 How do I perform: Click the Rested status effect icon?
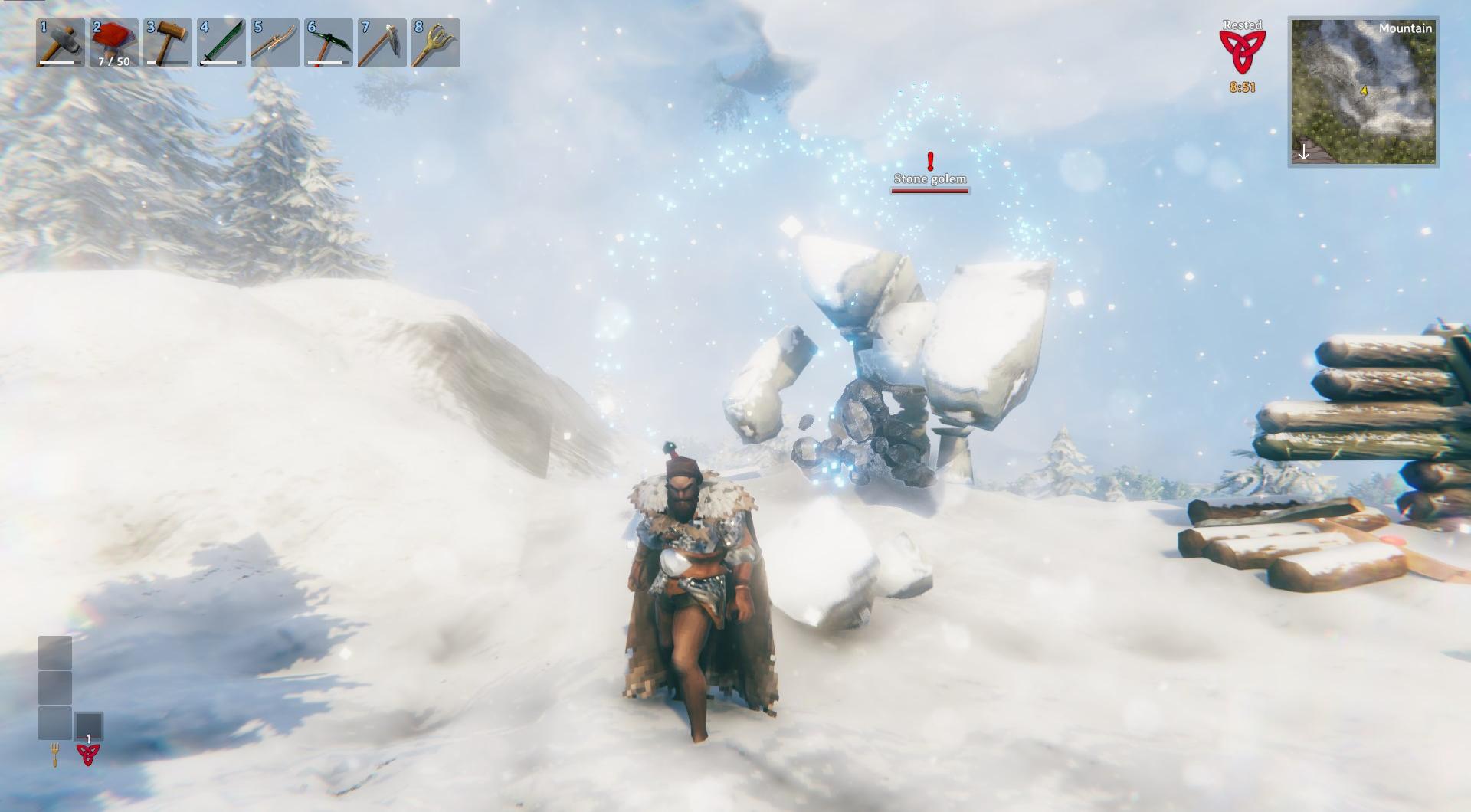pos(1242,52)
